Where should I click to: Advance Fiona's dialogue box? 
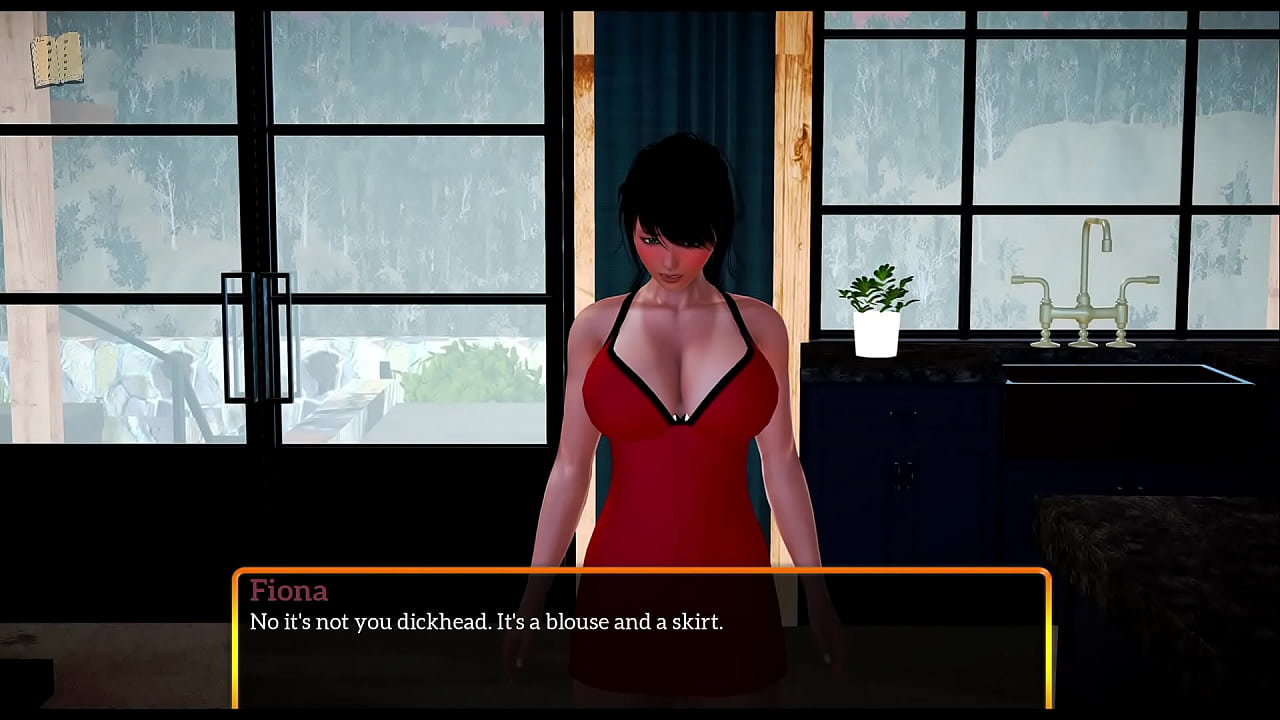[x=641, y=639]
